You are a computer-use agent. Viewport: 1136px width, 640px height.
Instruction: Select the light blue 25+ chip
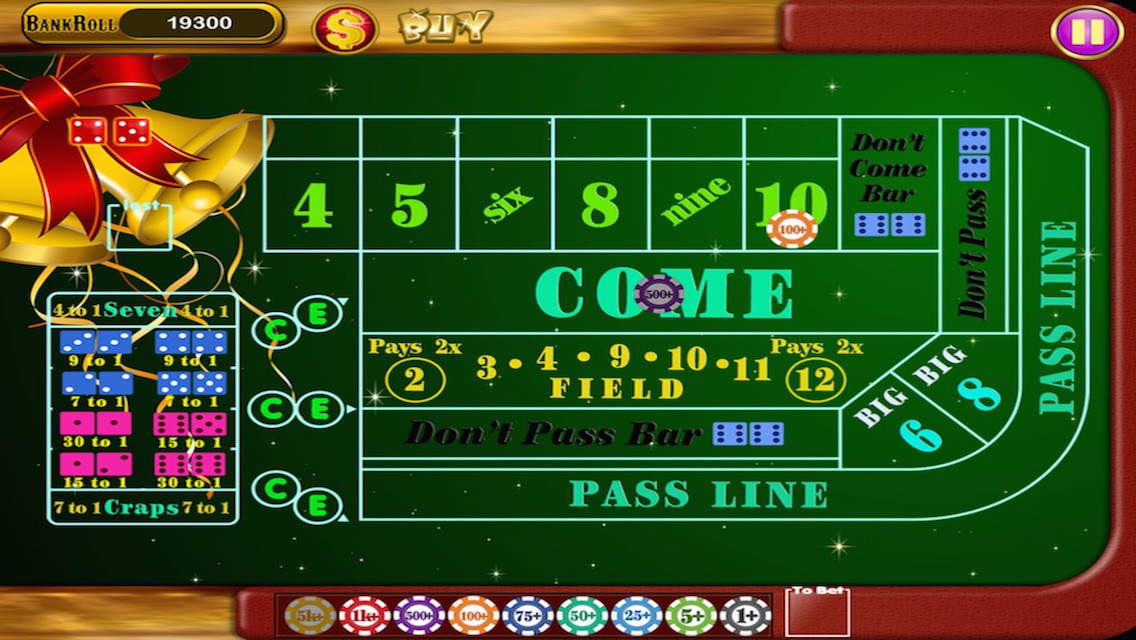[x=637, y=616]
